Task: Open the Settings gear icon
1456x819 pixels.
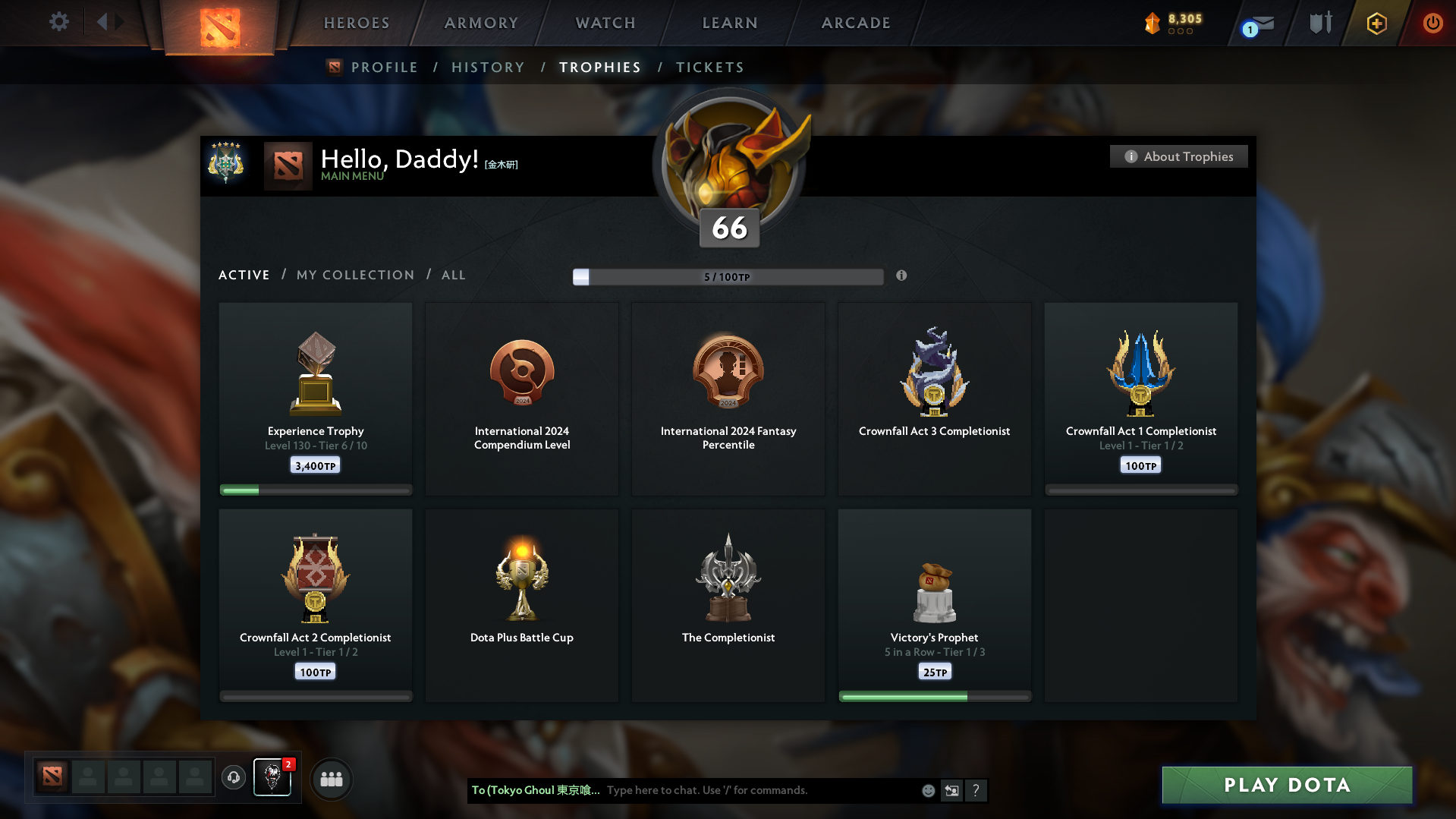Action: [58, 22]
